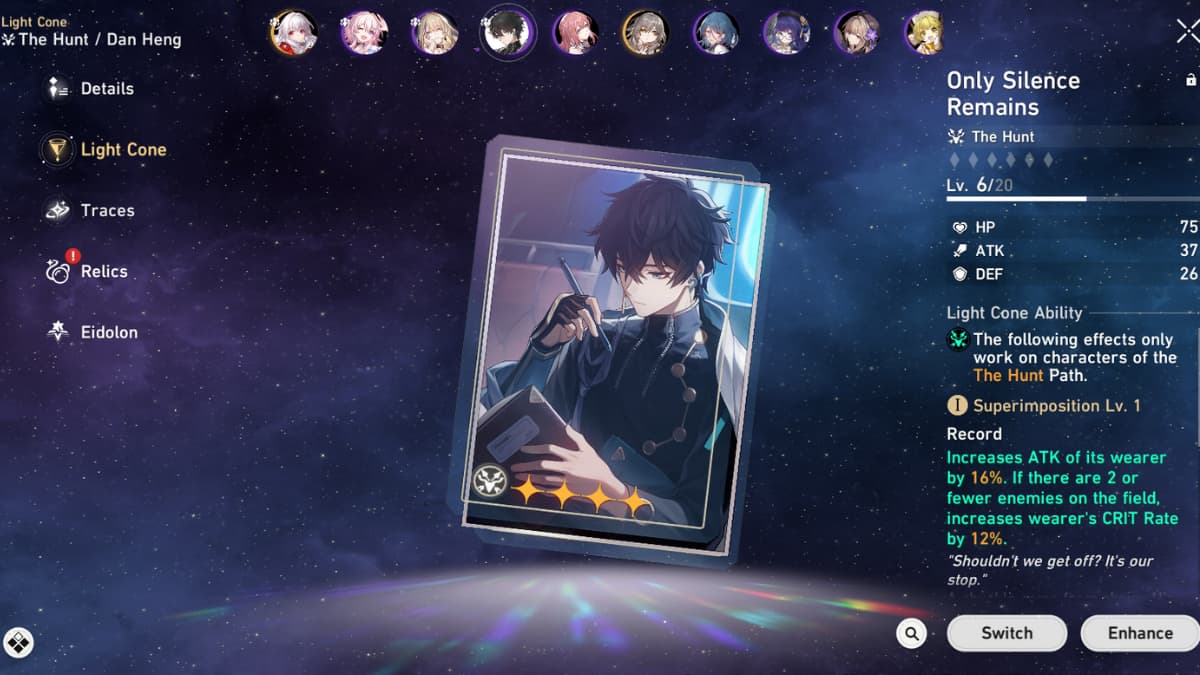Click the magnifier view button
The width and height of the screenshot is (1200, 675).
point(911,633)
